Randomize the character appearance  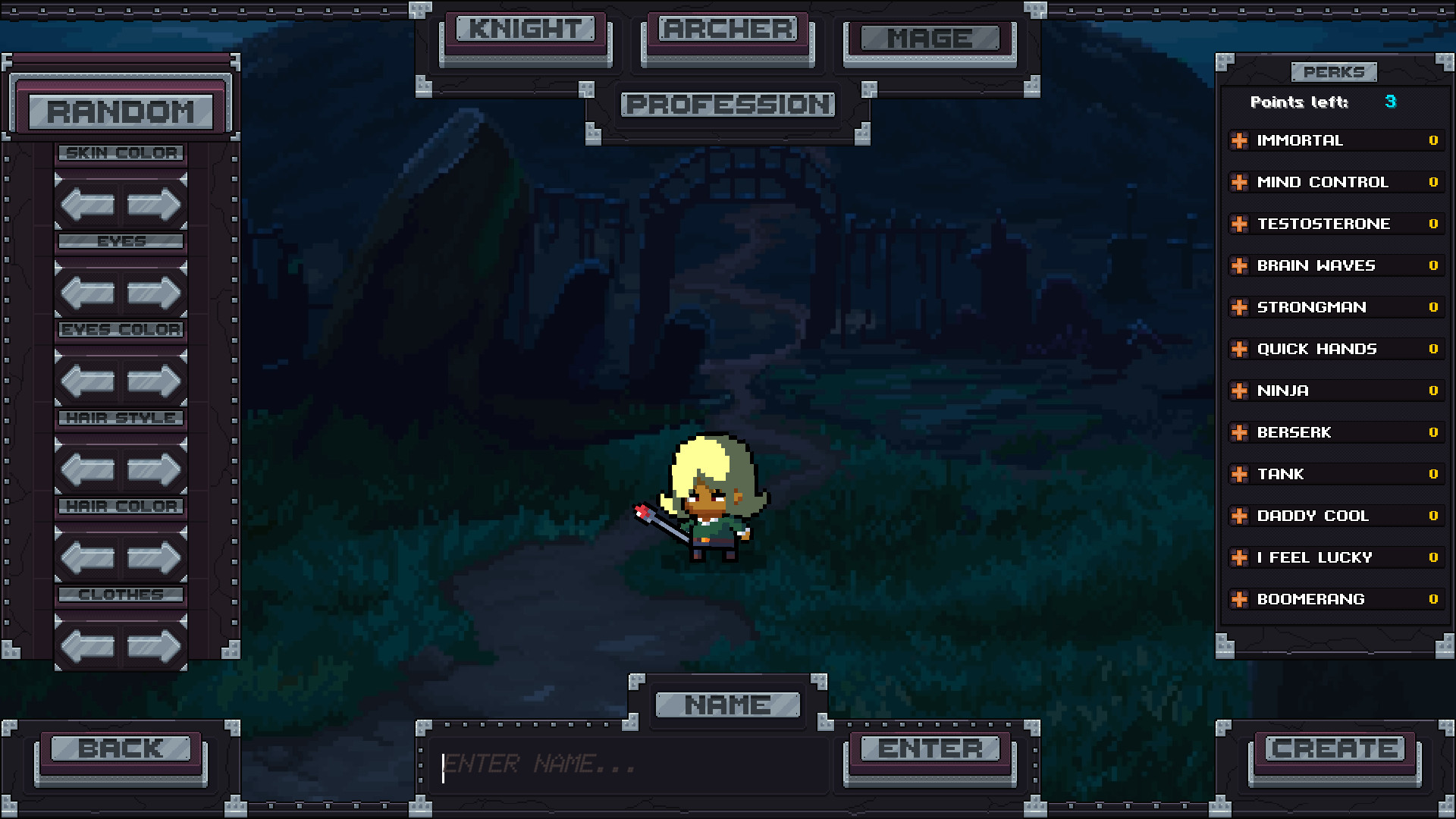123,111
